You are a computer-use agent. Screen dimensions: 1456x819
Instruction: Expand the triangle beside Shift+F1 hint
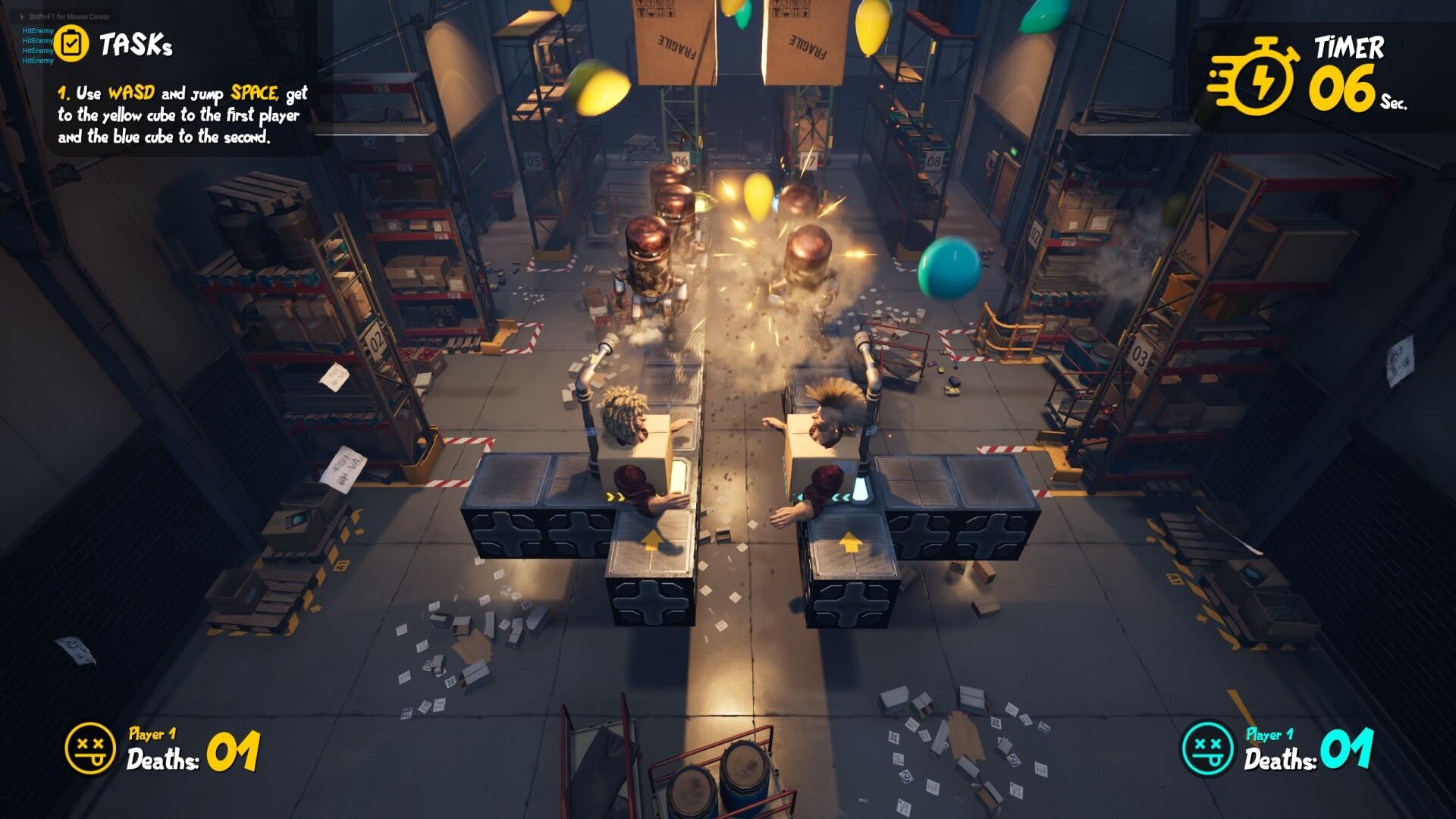(23, 16)
